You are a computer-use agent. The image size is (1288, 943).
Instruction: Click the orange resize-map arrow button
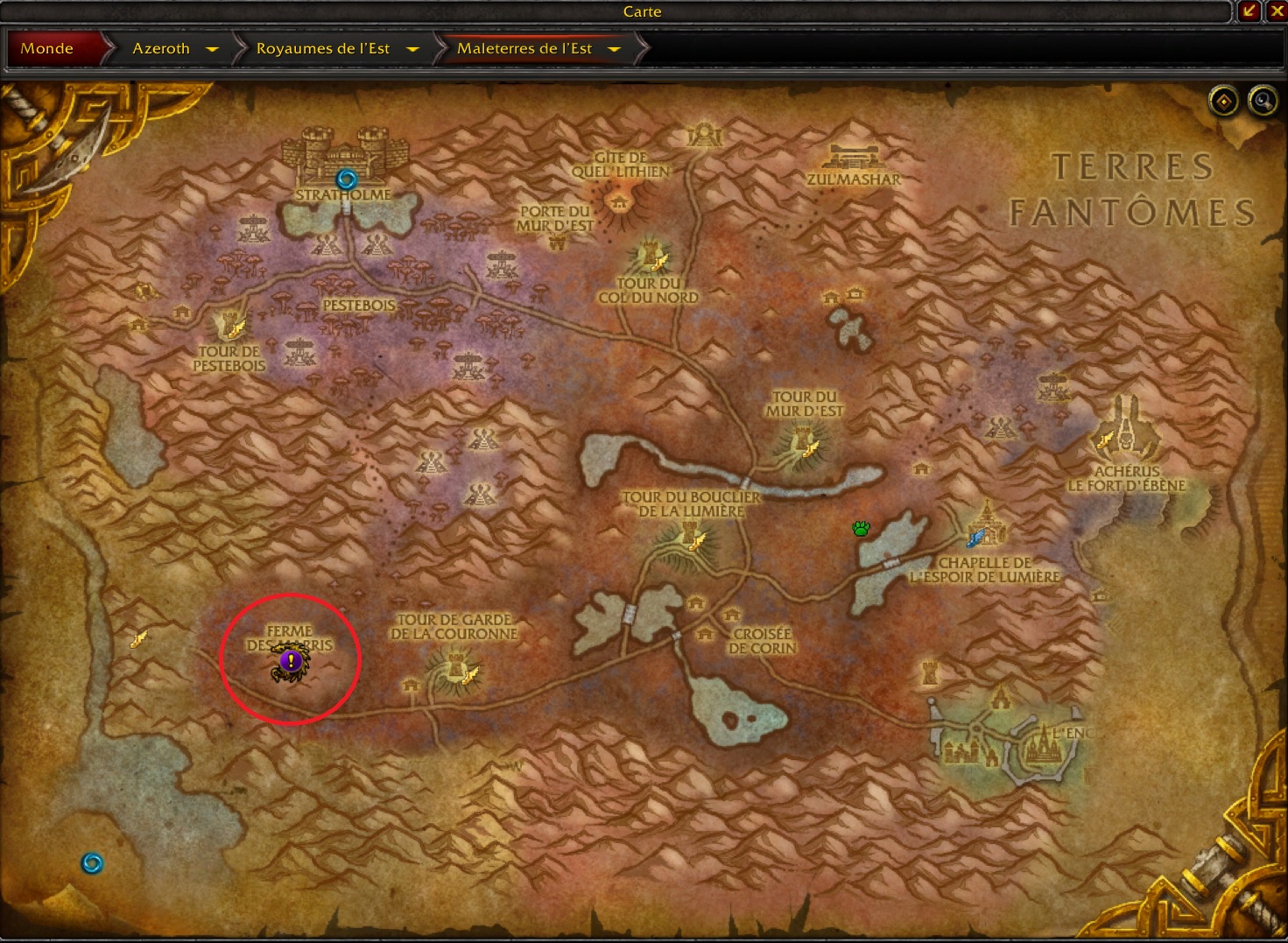(x=1250, y=11)
